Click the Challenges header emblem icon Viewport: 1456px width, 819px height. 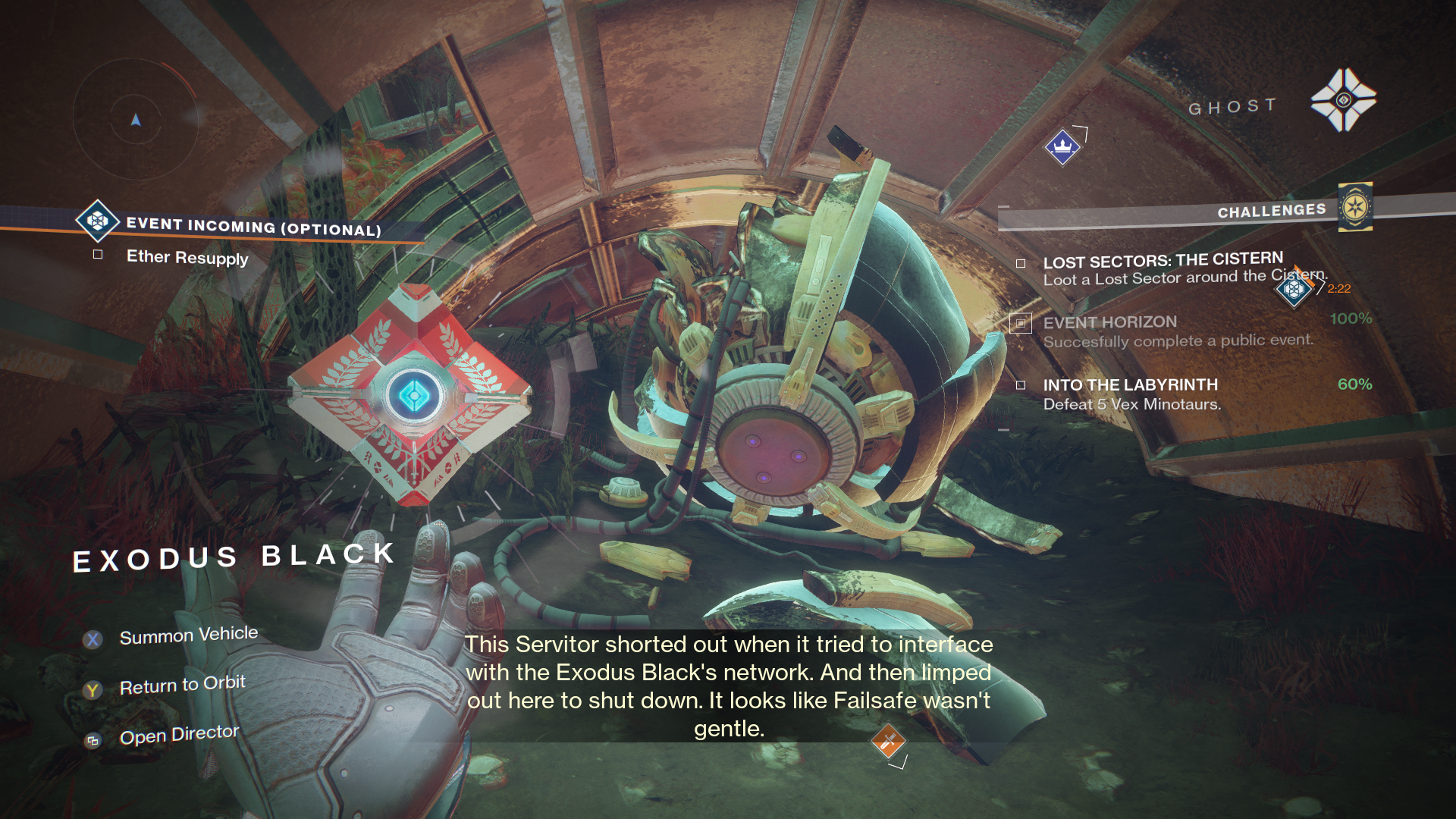[x=1355, y=207]
